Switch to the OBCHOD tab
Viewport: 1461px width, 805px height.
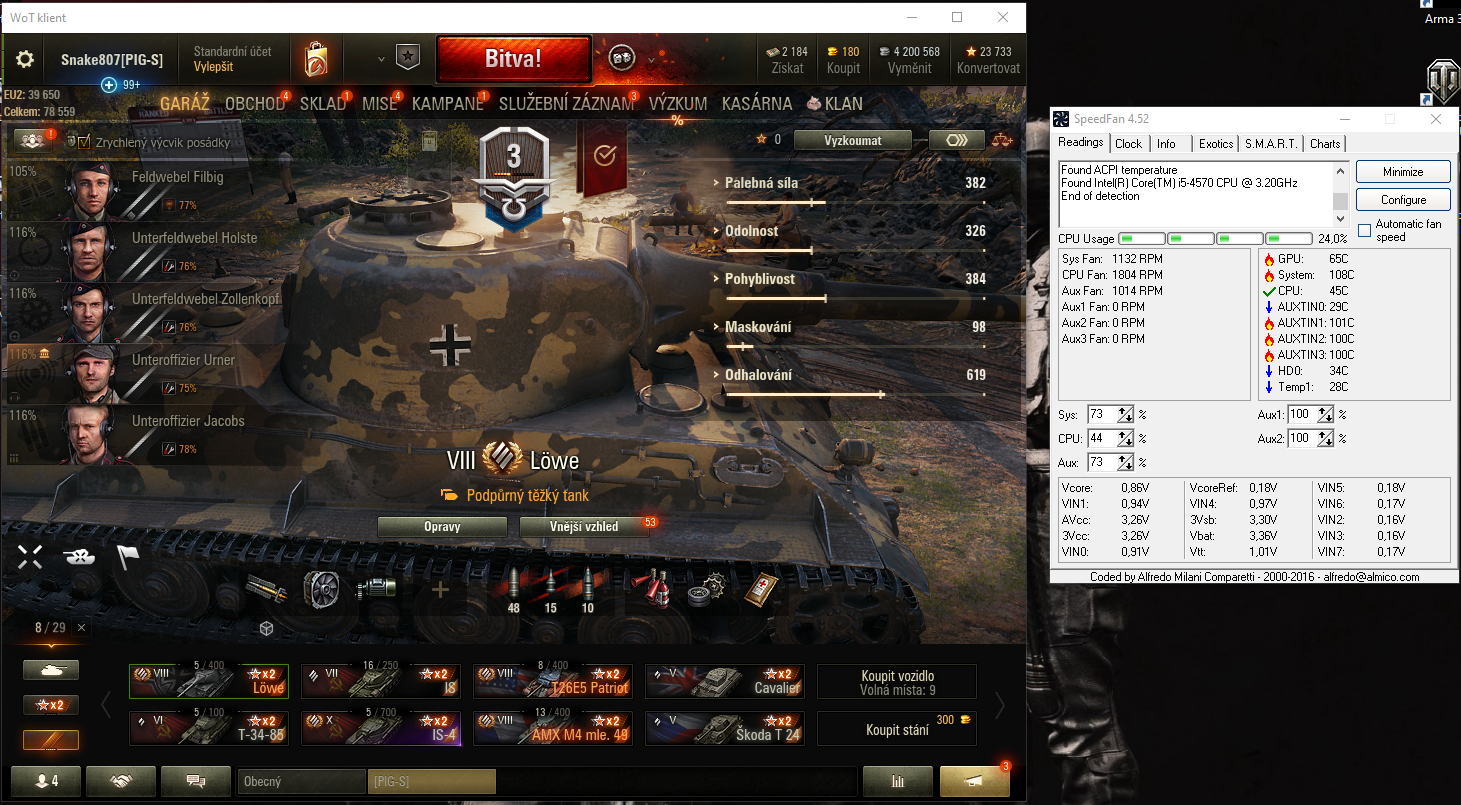[x=255, y=104]
